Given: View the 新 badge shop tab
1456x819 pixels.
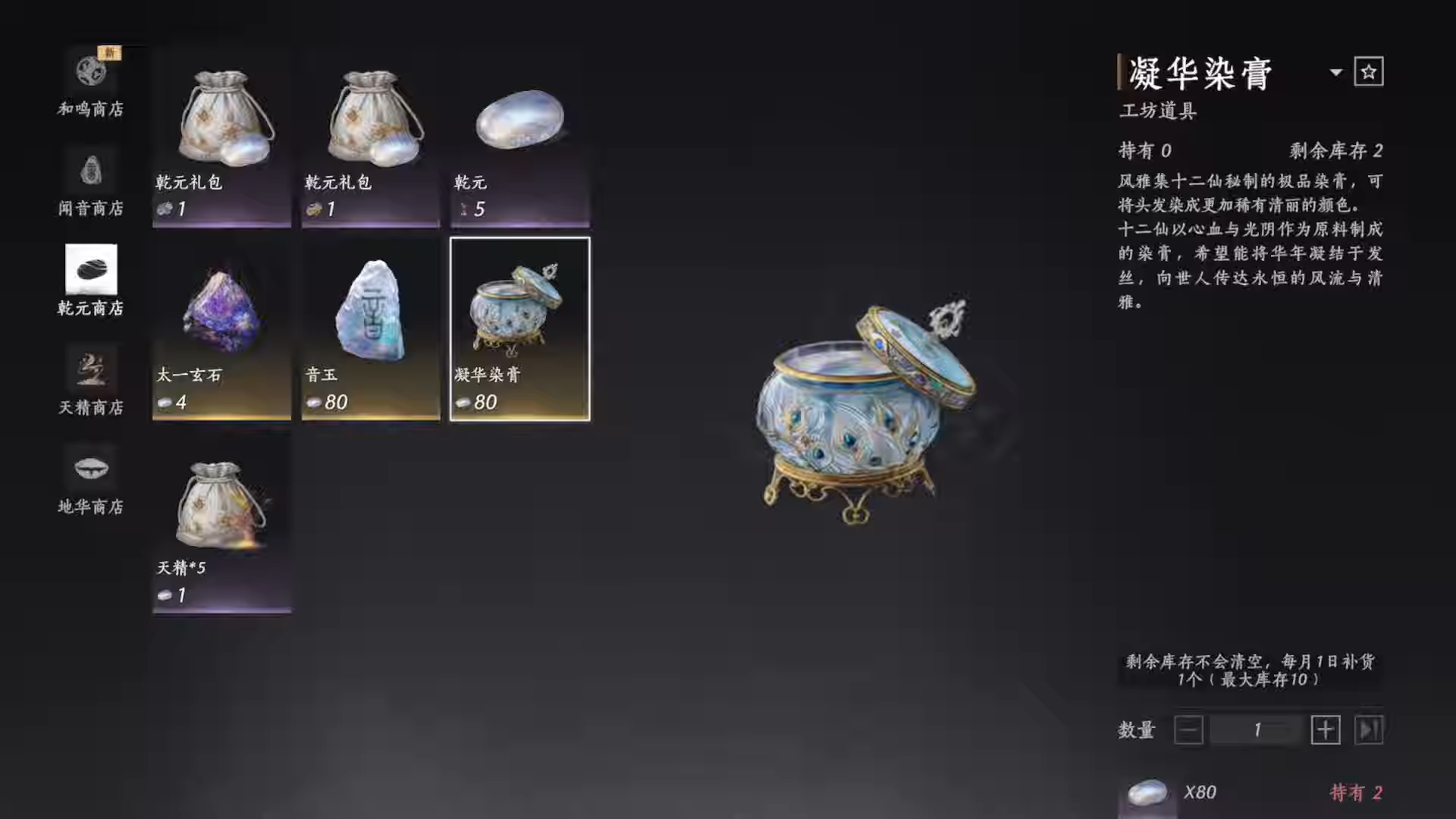Looking at the screenshot, I should (108, 52).
